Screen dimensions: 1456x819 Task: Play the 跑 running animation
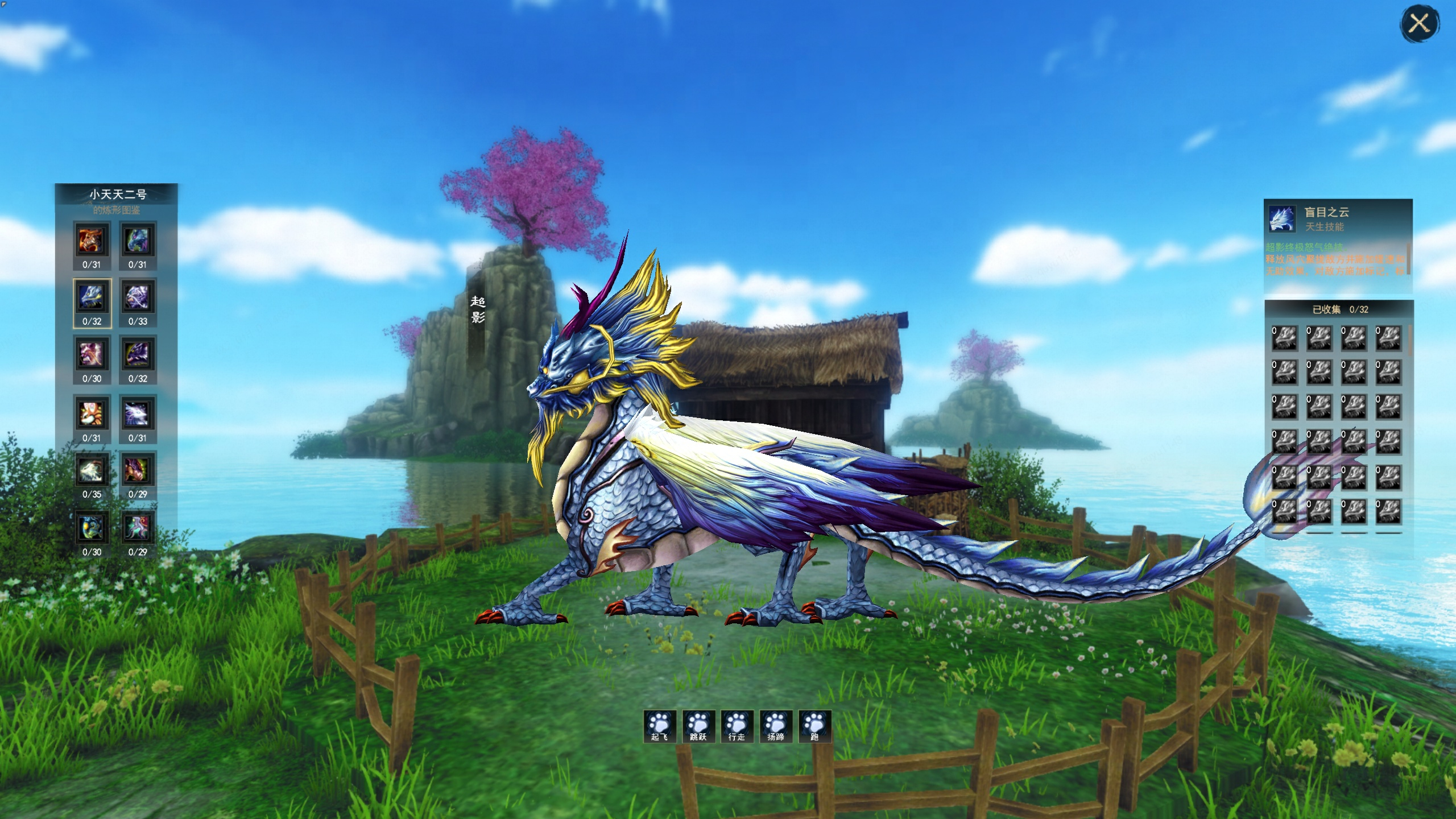pos(814,726)
